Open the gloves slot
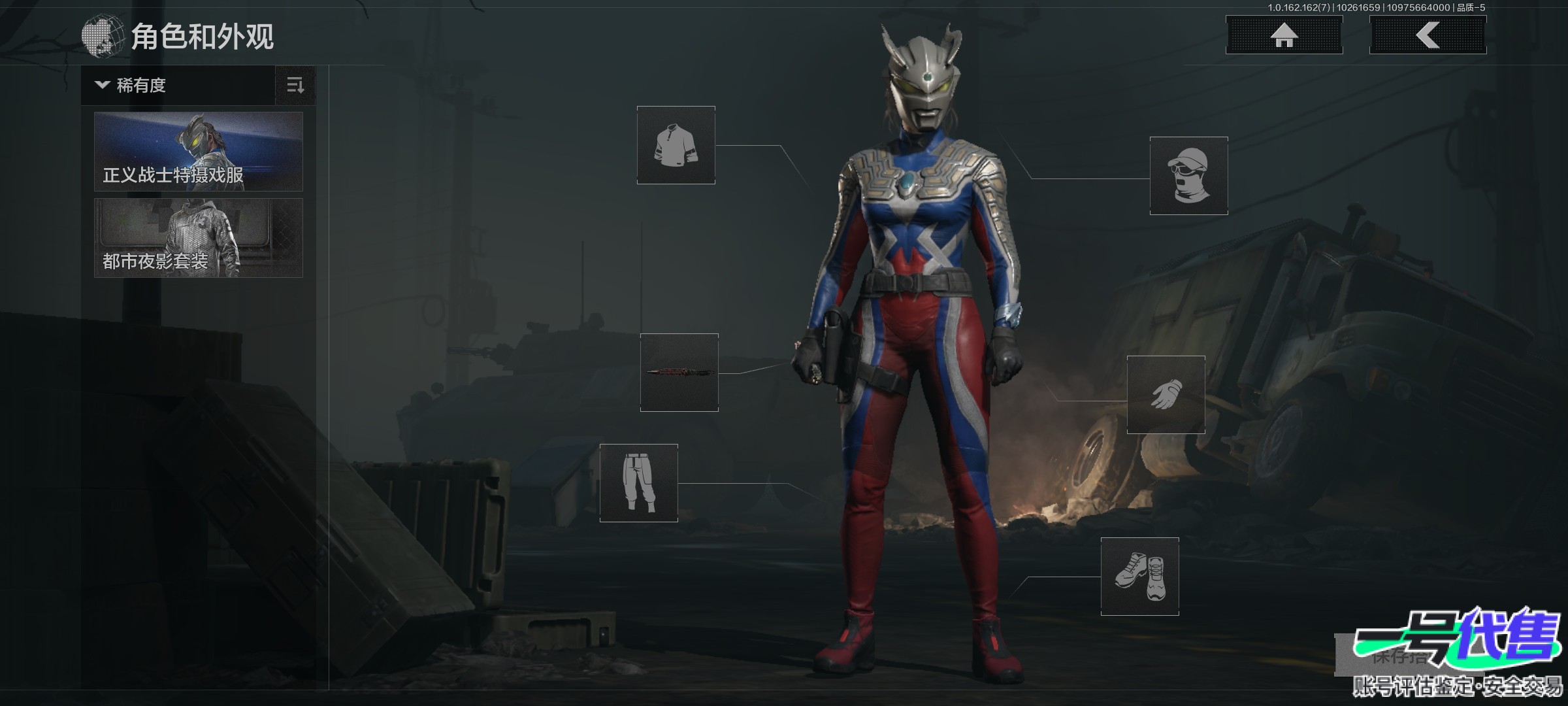The width and height of the screenshot is (1568, 706). tap(1166, 395)
